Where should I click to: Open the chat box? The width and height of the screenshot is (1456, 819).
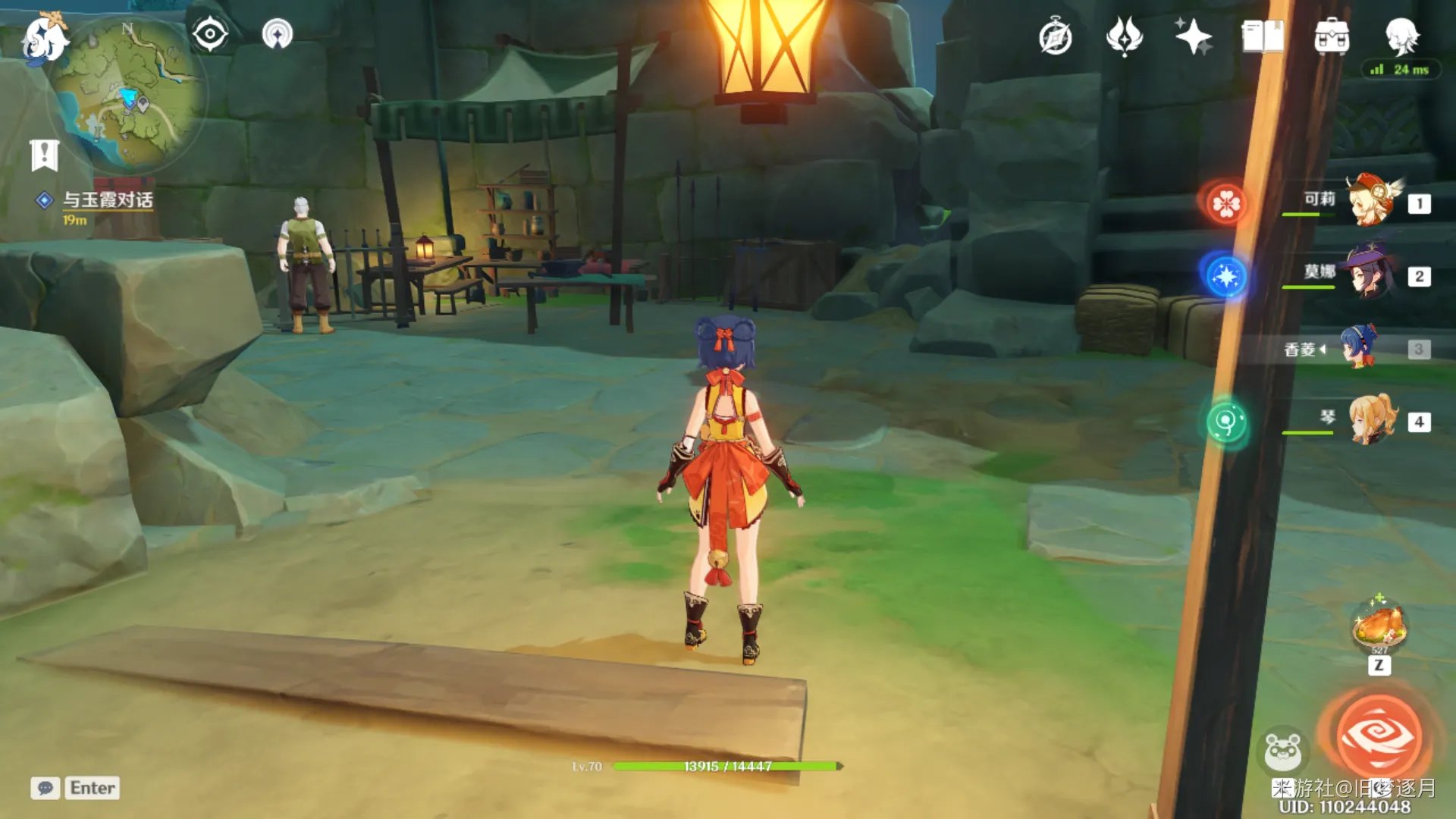[45, 788]
